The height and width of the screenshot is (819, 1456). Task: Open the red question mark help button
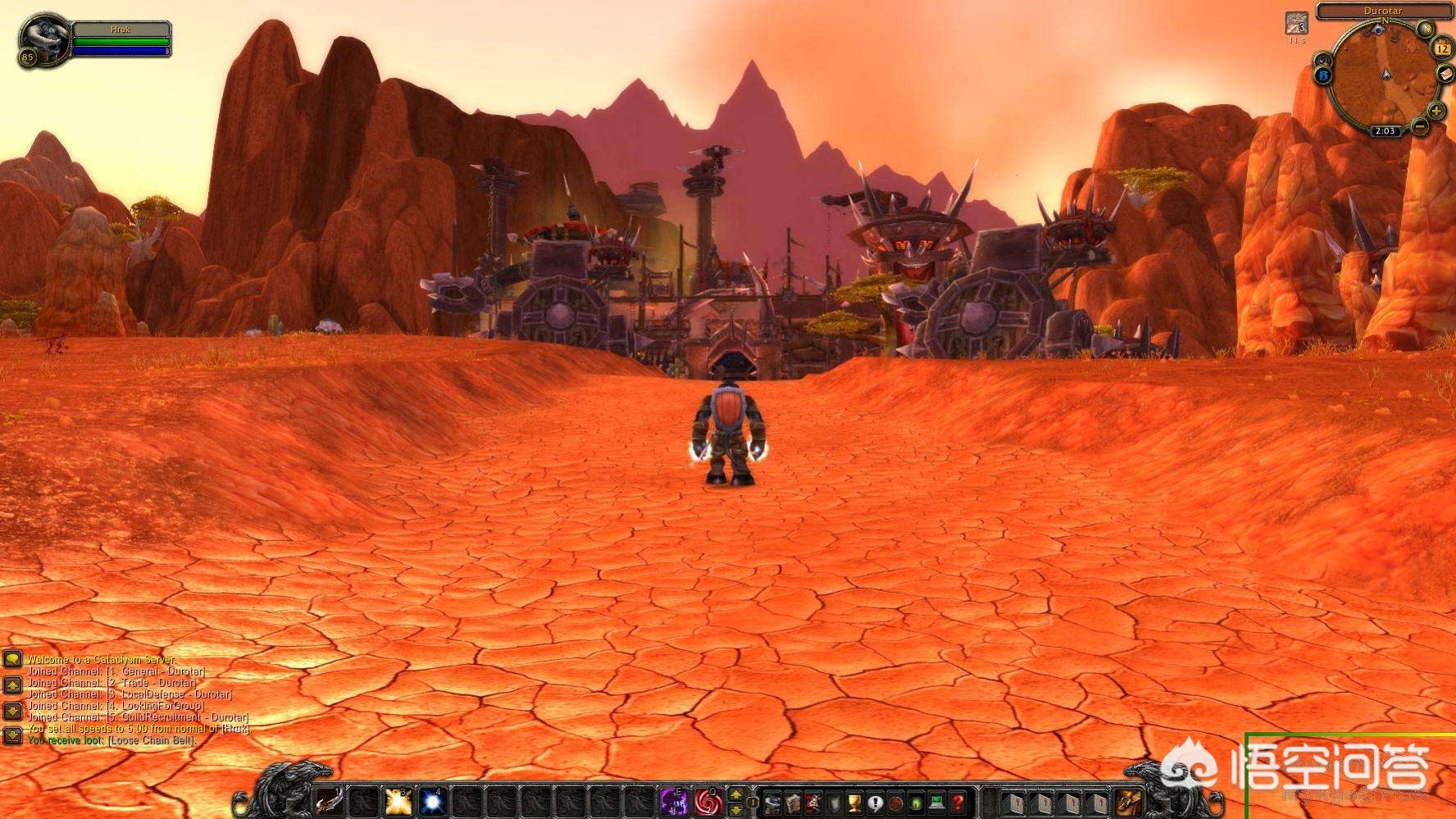tap(956, 802)
